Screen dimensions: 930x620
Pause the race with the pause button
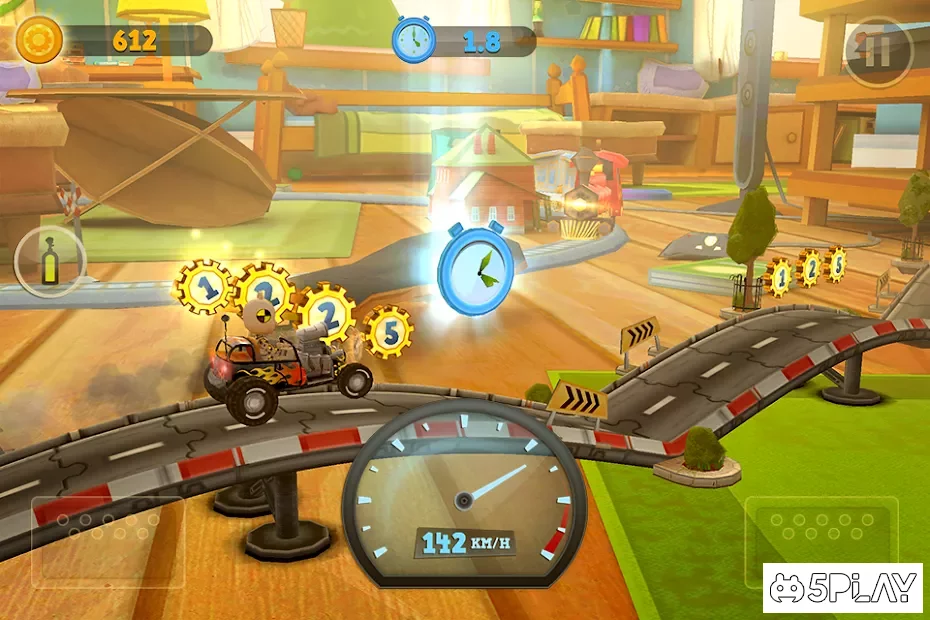click(x=877, y=51)
